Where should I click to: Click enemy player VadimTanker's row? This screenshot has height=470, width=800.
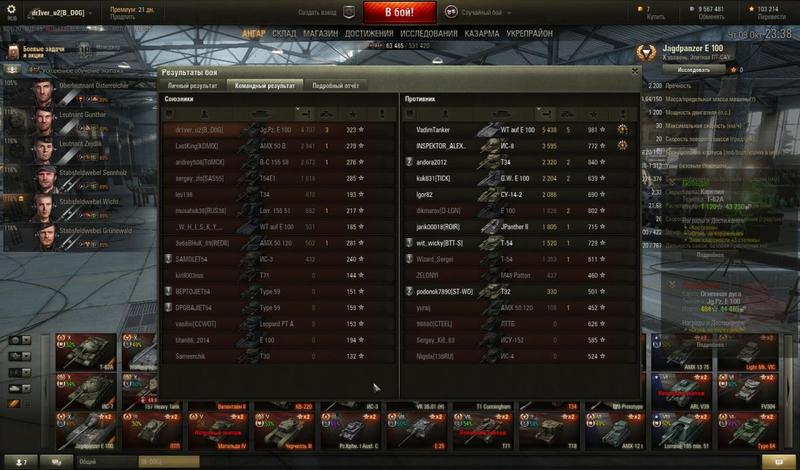[x=430, y=130]
